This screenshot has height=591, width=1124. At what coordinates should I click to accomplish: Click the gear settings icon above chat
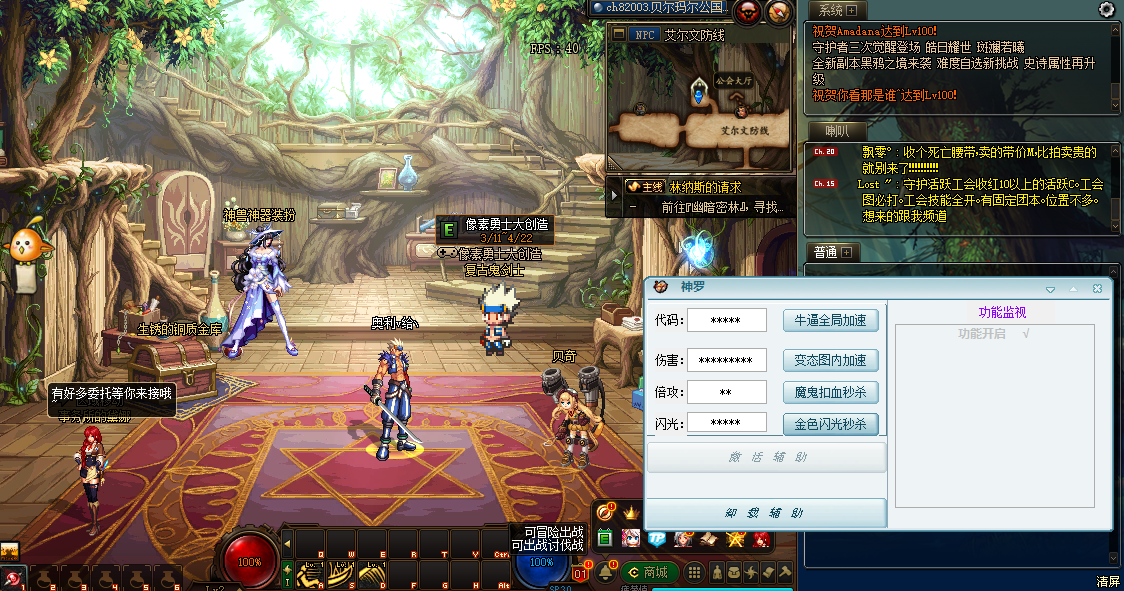pos(1106,9)
